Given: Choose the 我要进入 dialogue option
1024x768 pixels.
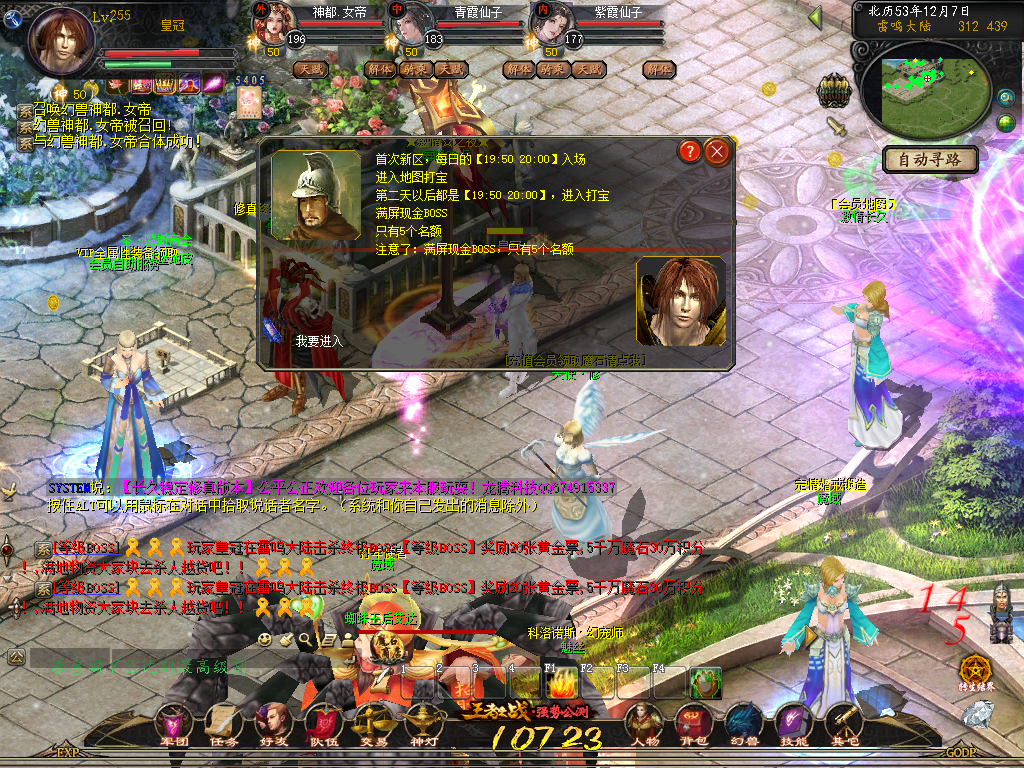Looking at the screenshot, I should click(x=319, y=341).
